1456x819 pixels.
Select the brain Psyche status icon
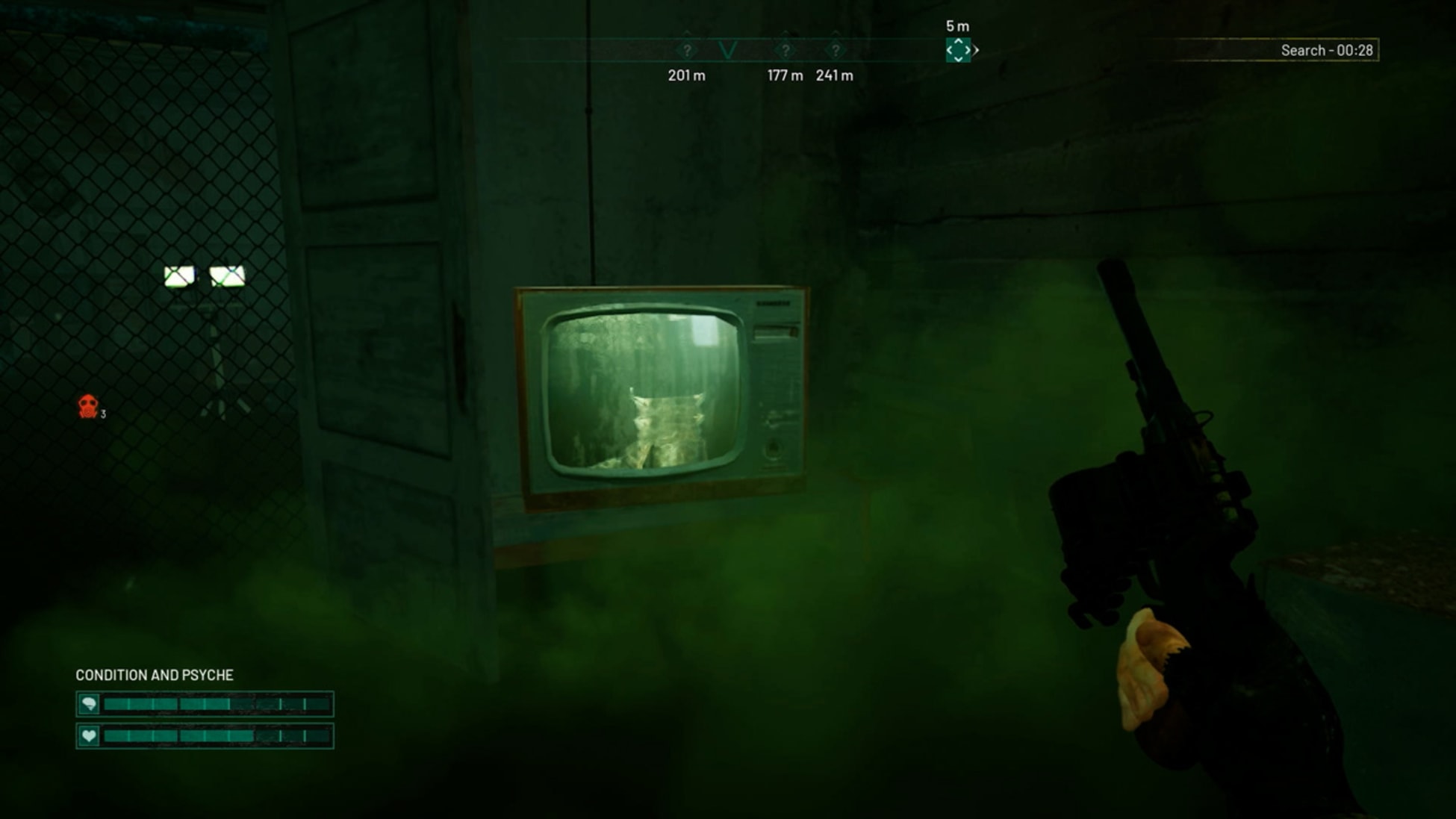pyautogui.click(x=89, y=703)
